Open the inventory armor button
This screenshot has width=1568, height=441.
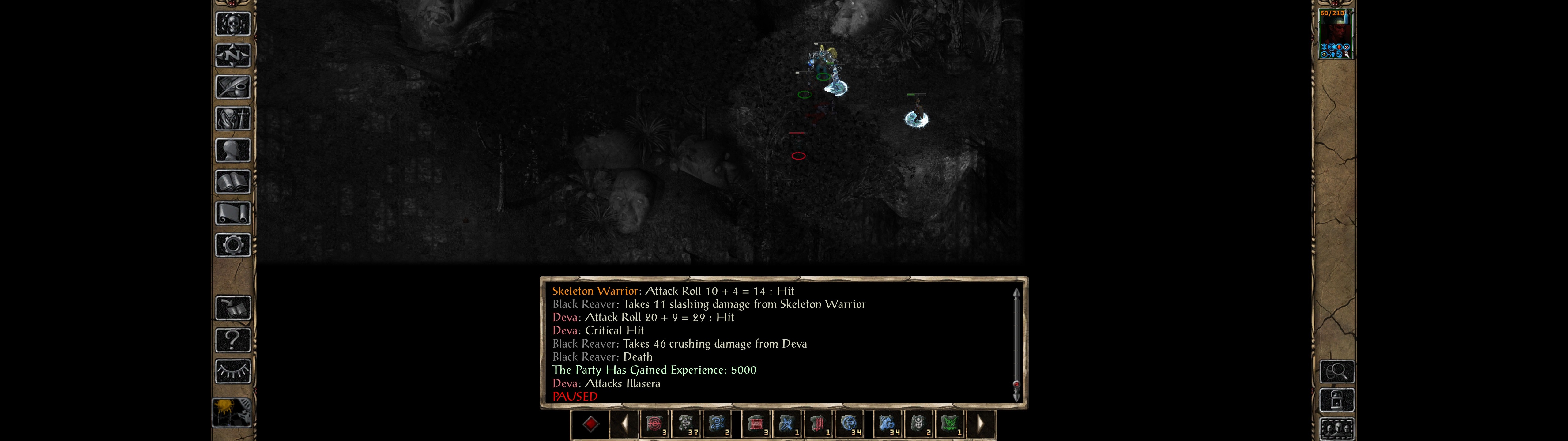tap(232, 119)
